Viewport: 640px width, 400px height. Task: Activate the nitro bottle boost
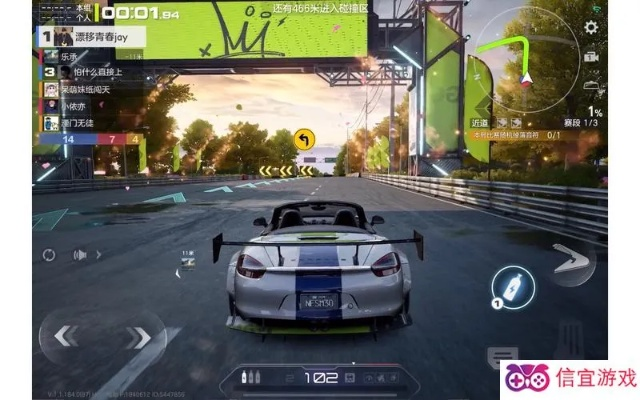(x=513, y=283)
